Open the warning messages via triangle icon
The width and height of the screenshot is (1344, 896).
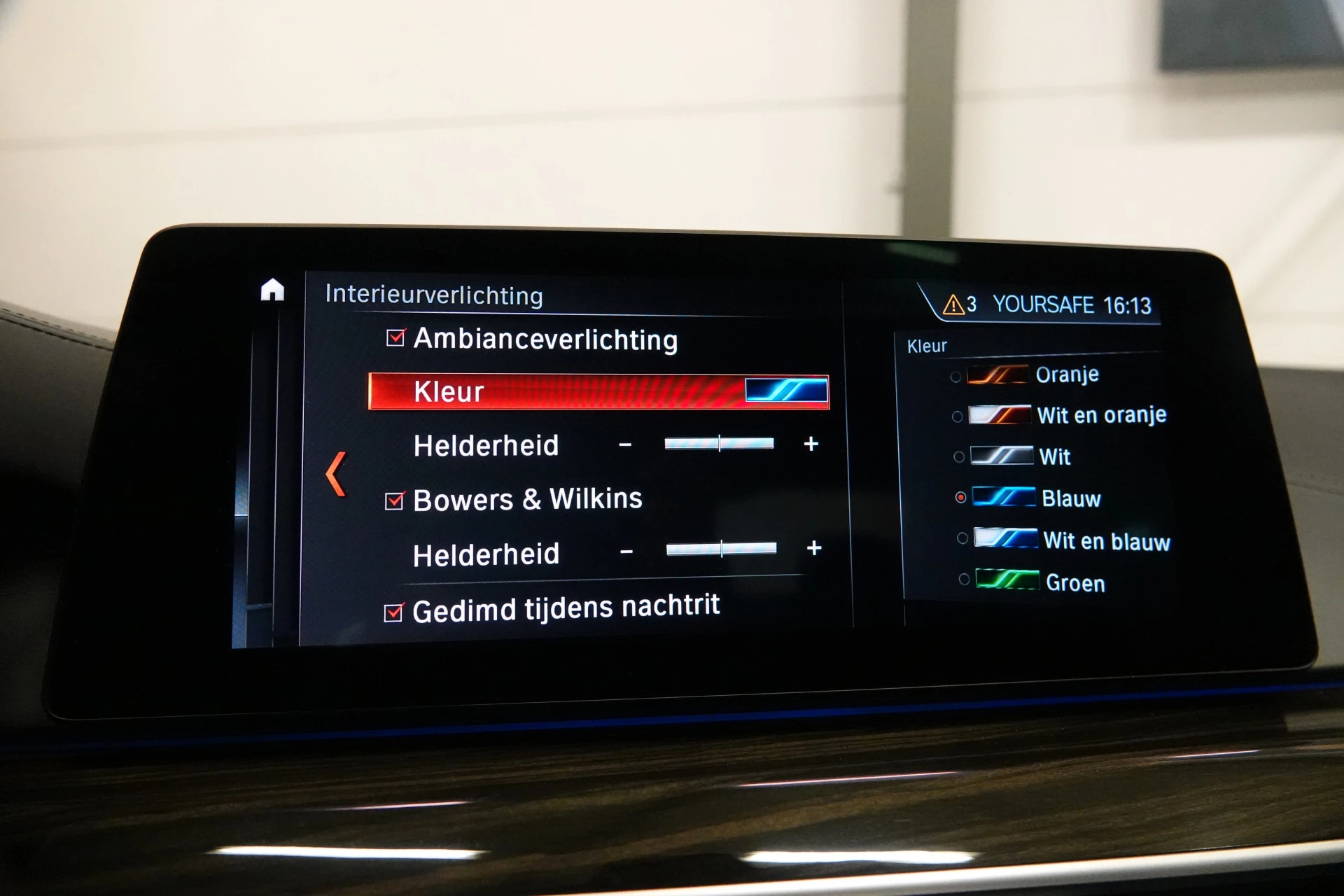[x=954, y=304]
